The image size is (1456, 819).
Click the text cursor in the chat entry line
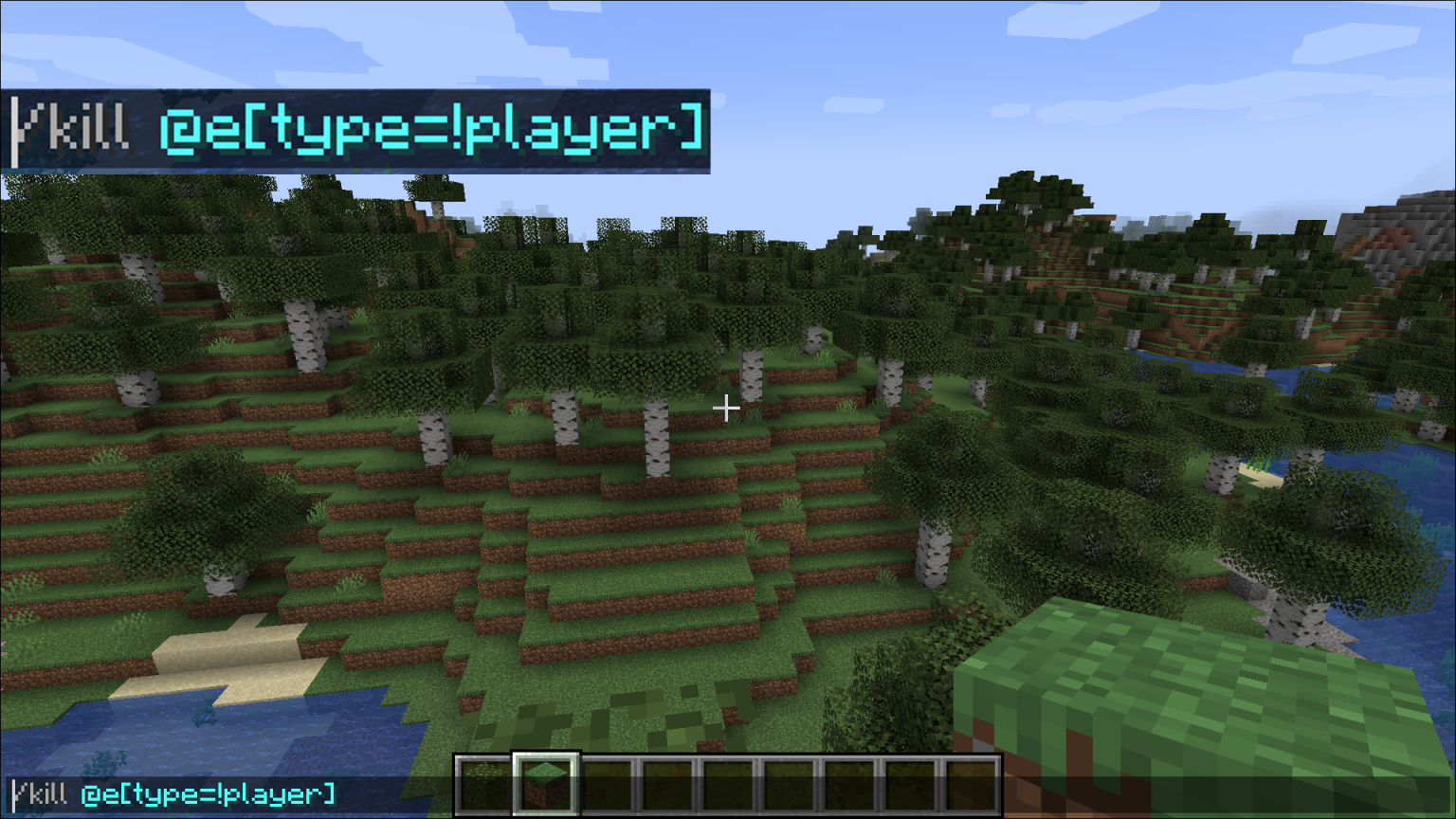14,795
